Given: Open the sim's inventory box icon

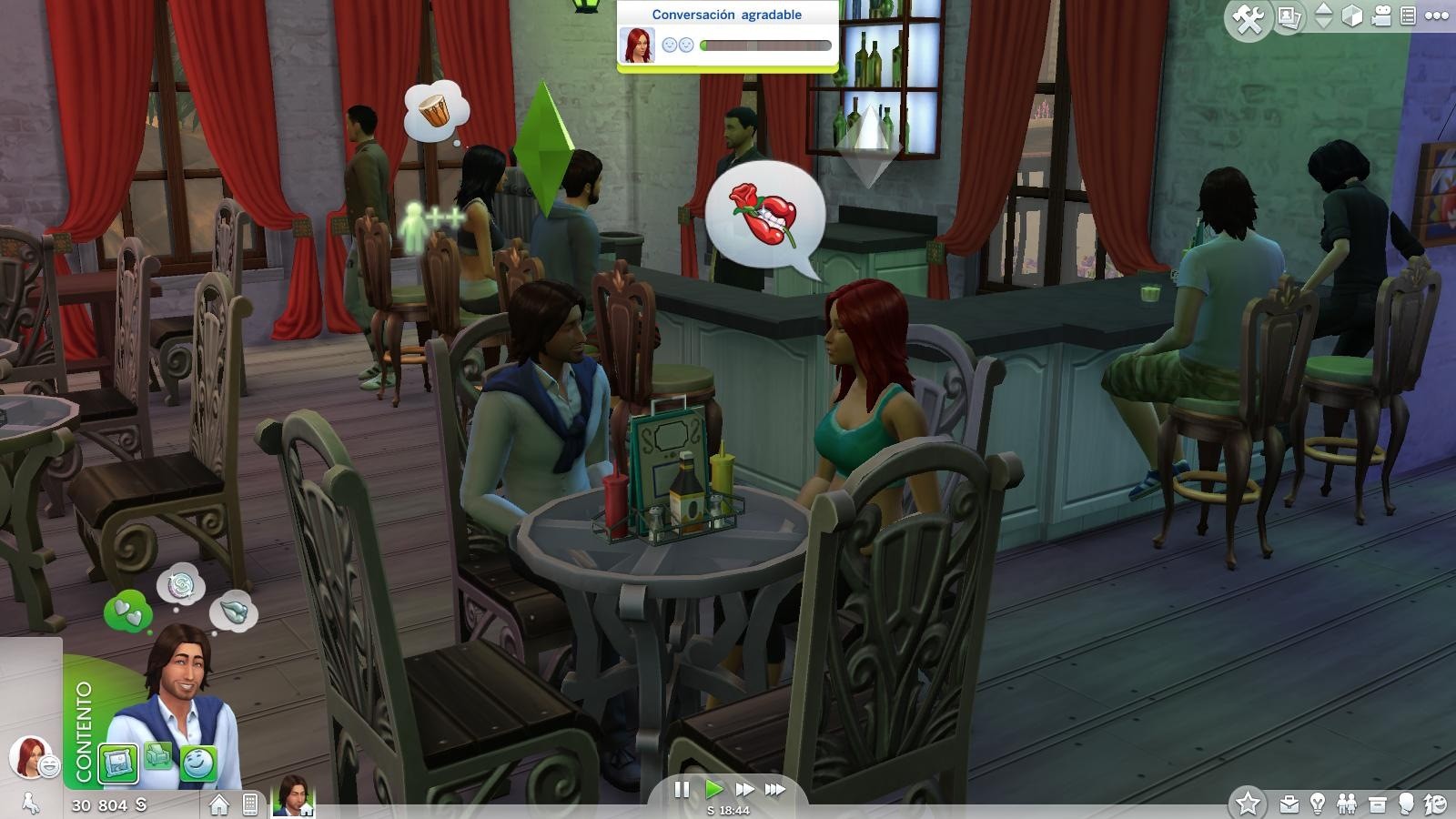Looking at the screenshot, I should point(1377,804).
